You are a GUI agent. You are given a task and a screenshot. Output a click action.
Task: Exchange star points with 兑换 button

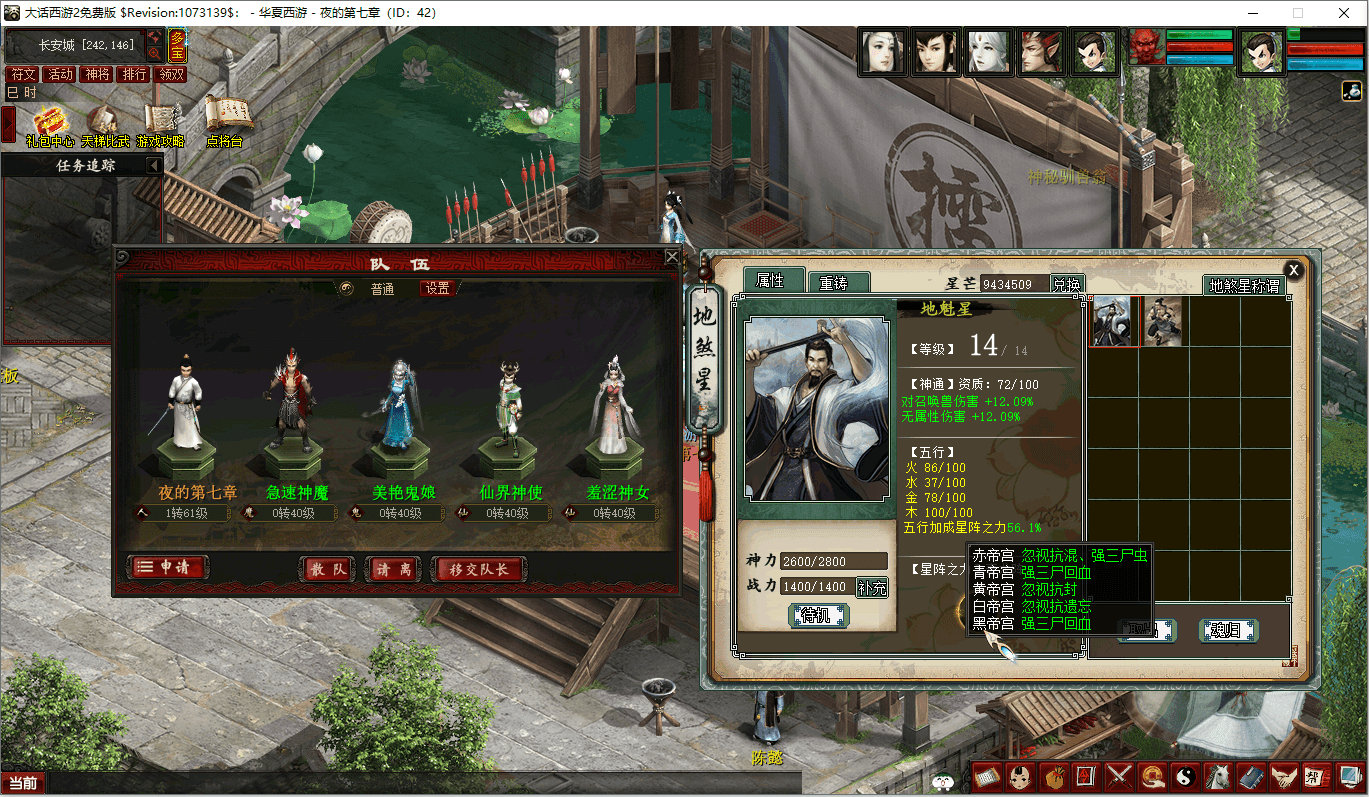1067,285
